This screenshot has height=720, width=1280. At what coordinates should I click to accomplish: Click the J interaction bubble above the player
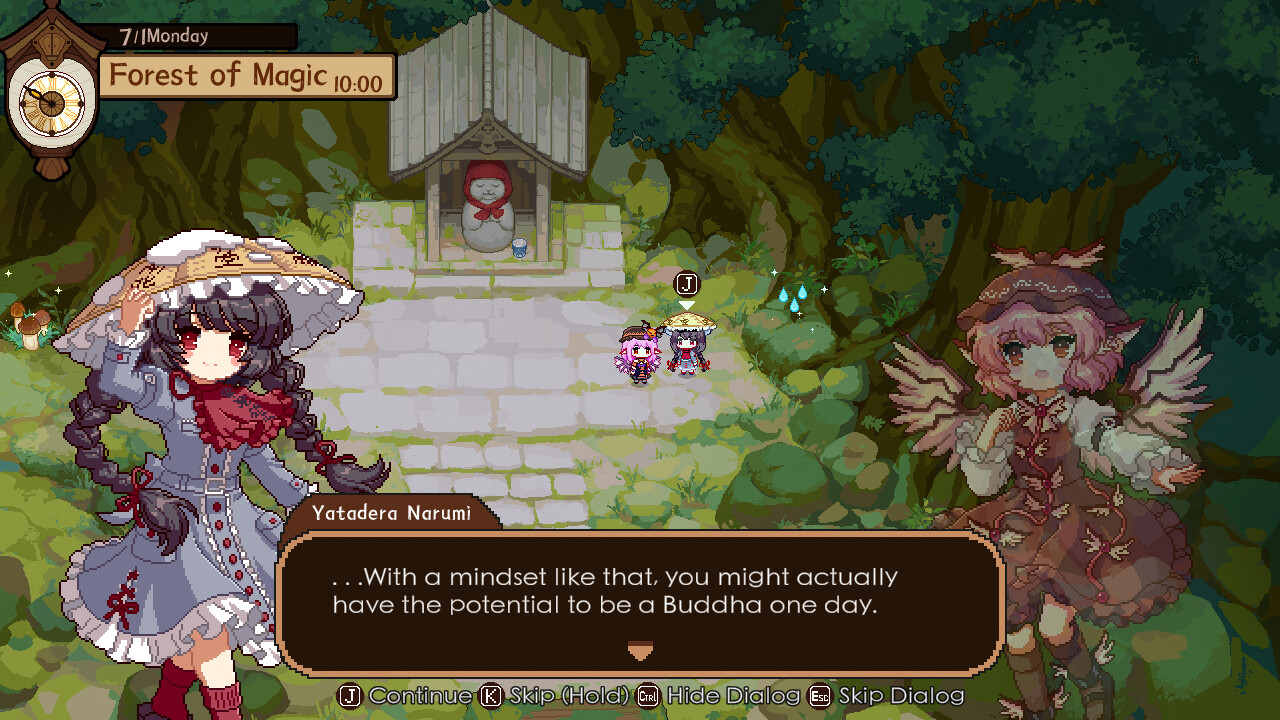686,283
